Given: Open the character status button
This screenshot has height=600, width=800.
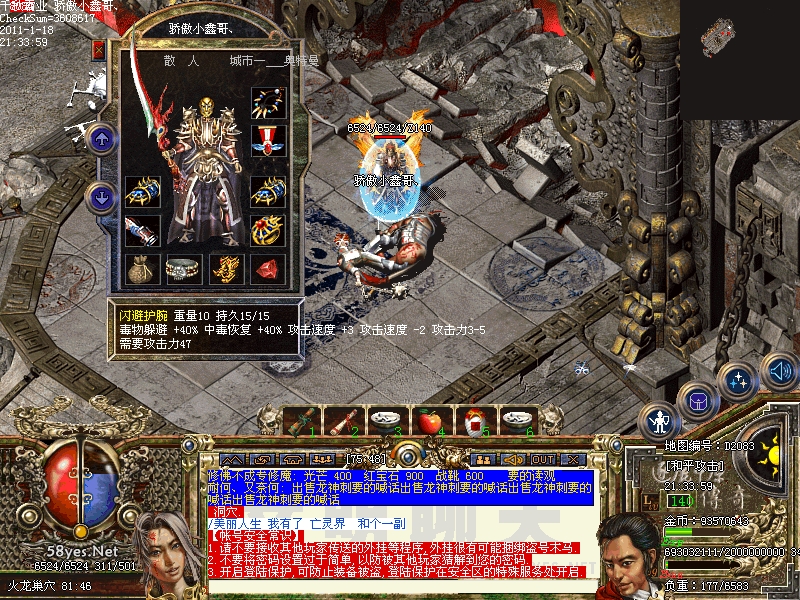Looking at the screenshot, I should click(658, 420).
